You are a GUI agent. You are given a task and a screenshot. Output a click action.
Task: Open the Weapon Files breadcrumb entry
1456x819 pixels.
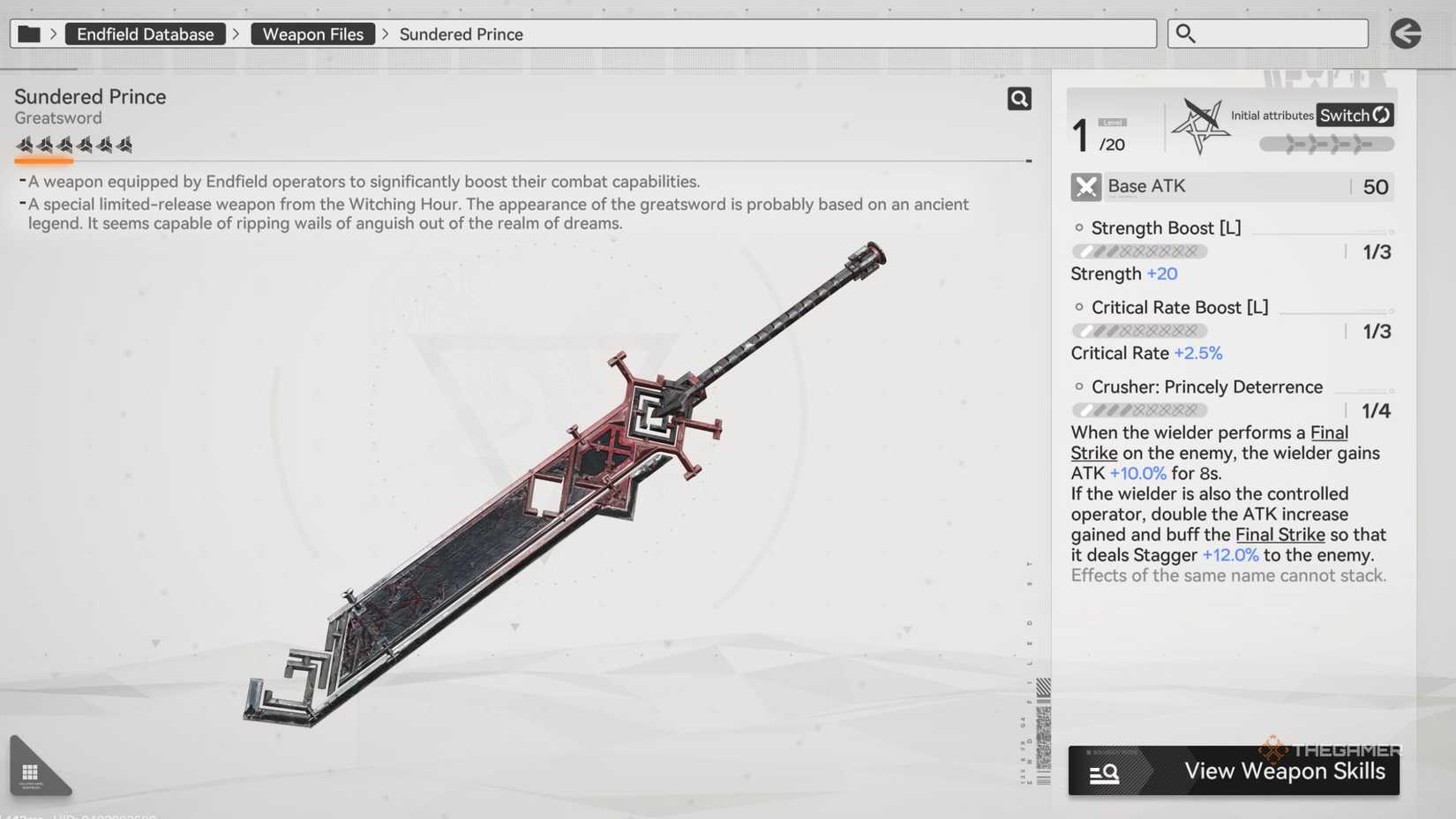coord(312,34)
